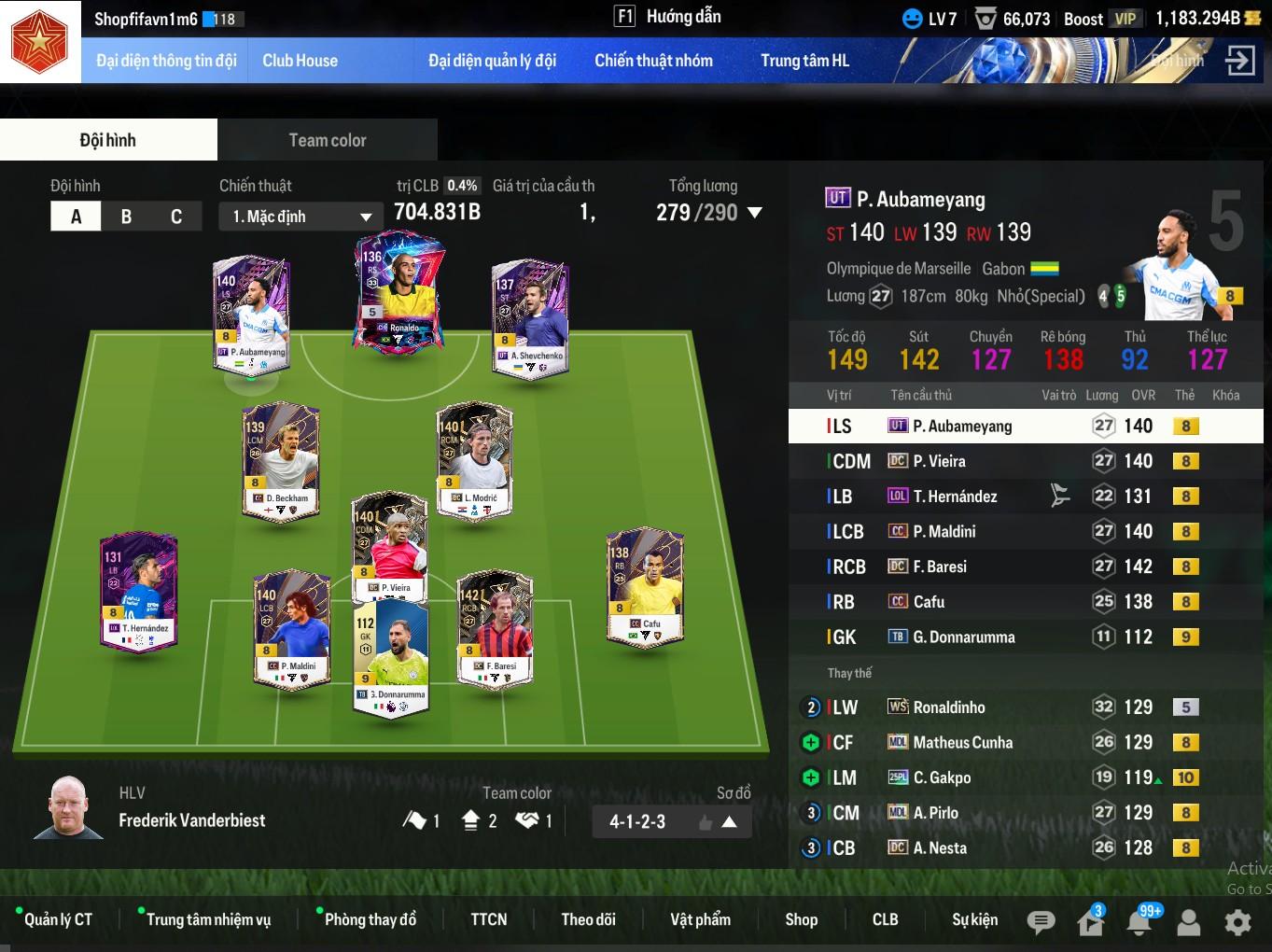The width and height of the screenshot is (1272, 952).
Task: Go to Trung tâm HL
Action: tap(804, 61)
